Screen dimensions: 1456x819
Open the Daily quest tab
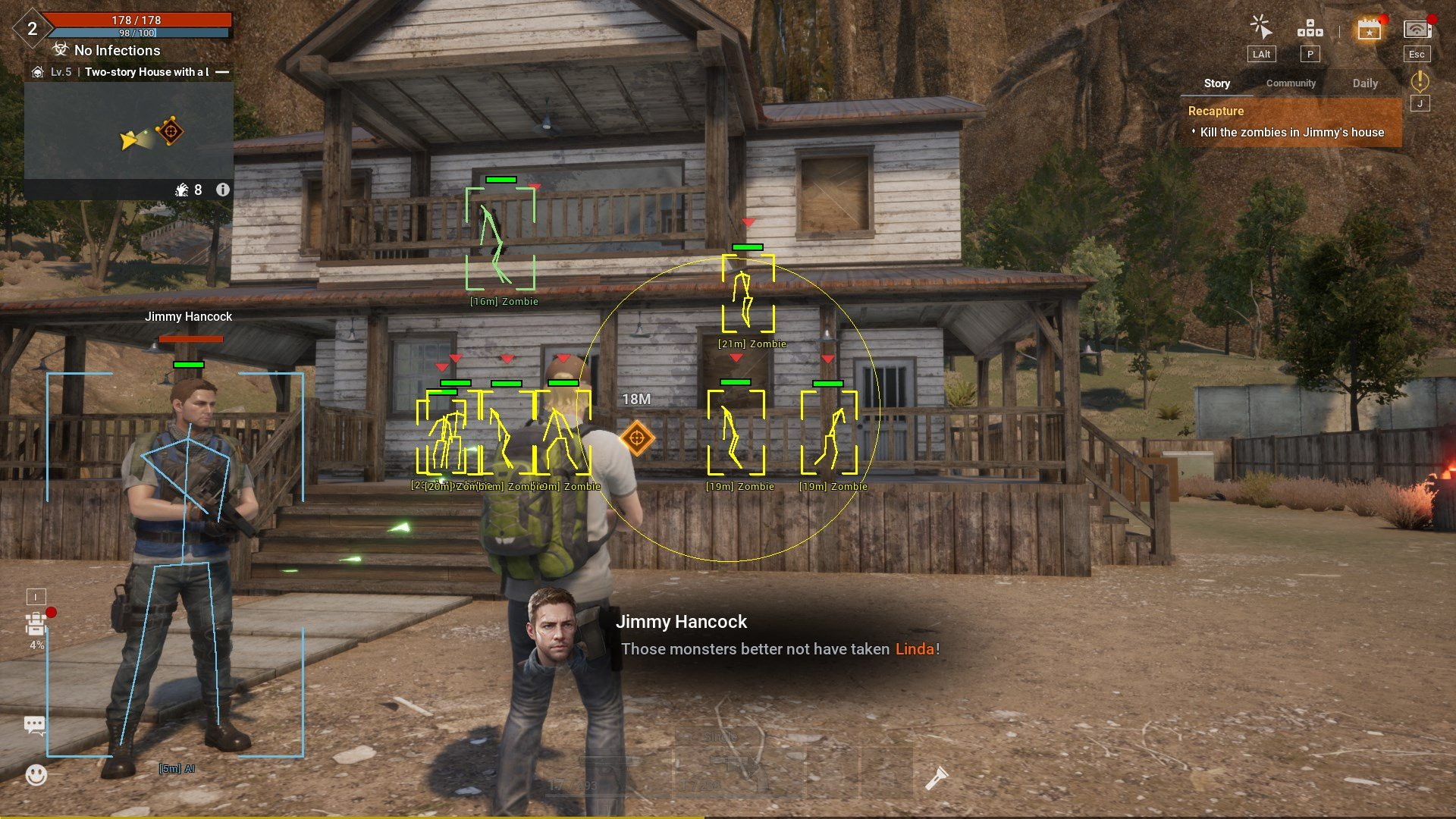(1365, 83)
